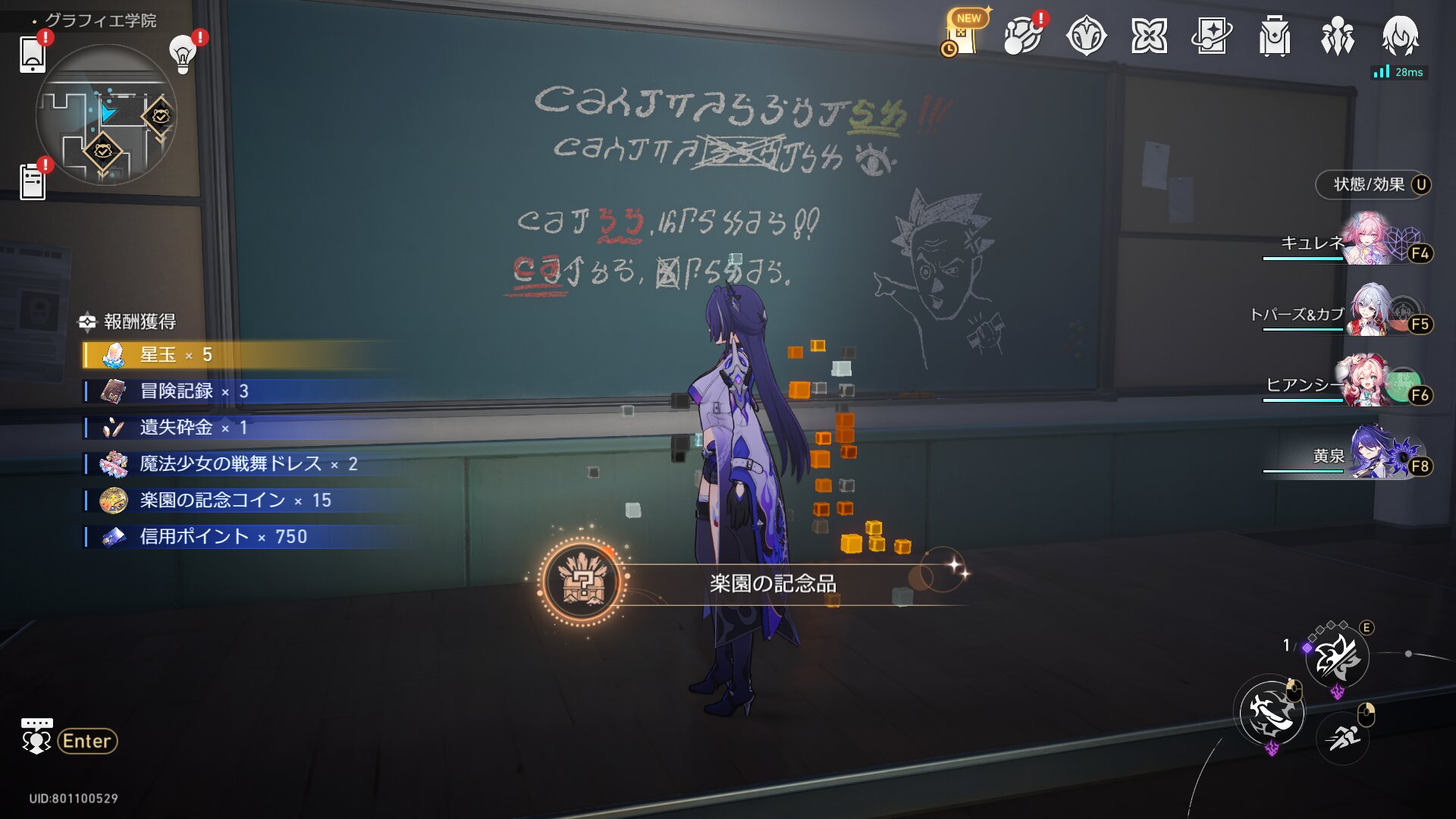Viewport: 1456px width, 819px height.
Task: Open the NEW event banner icon
Action: 962,35
